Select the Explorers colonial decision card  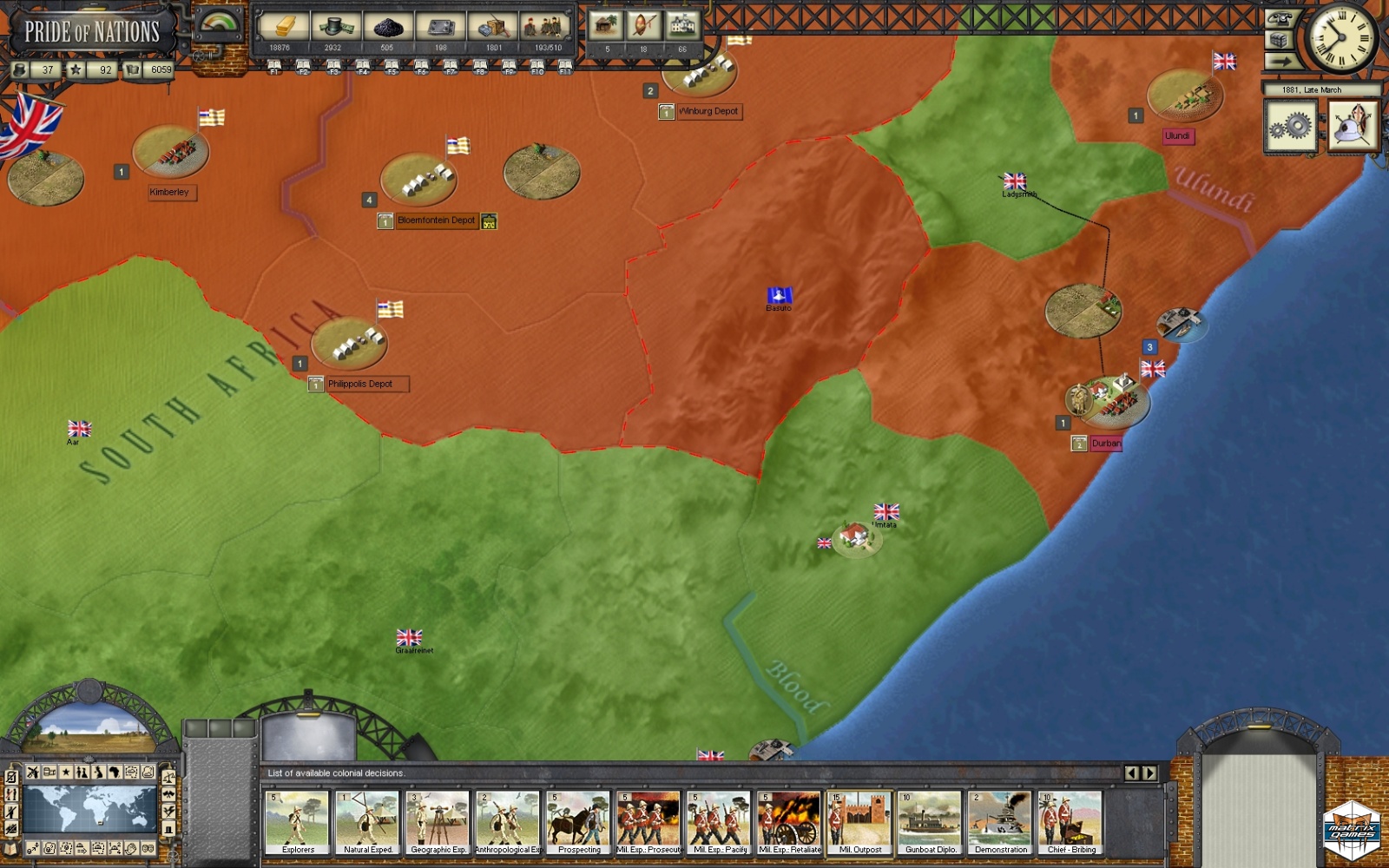click(297, 822)
